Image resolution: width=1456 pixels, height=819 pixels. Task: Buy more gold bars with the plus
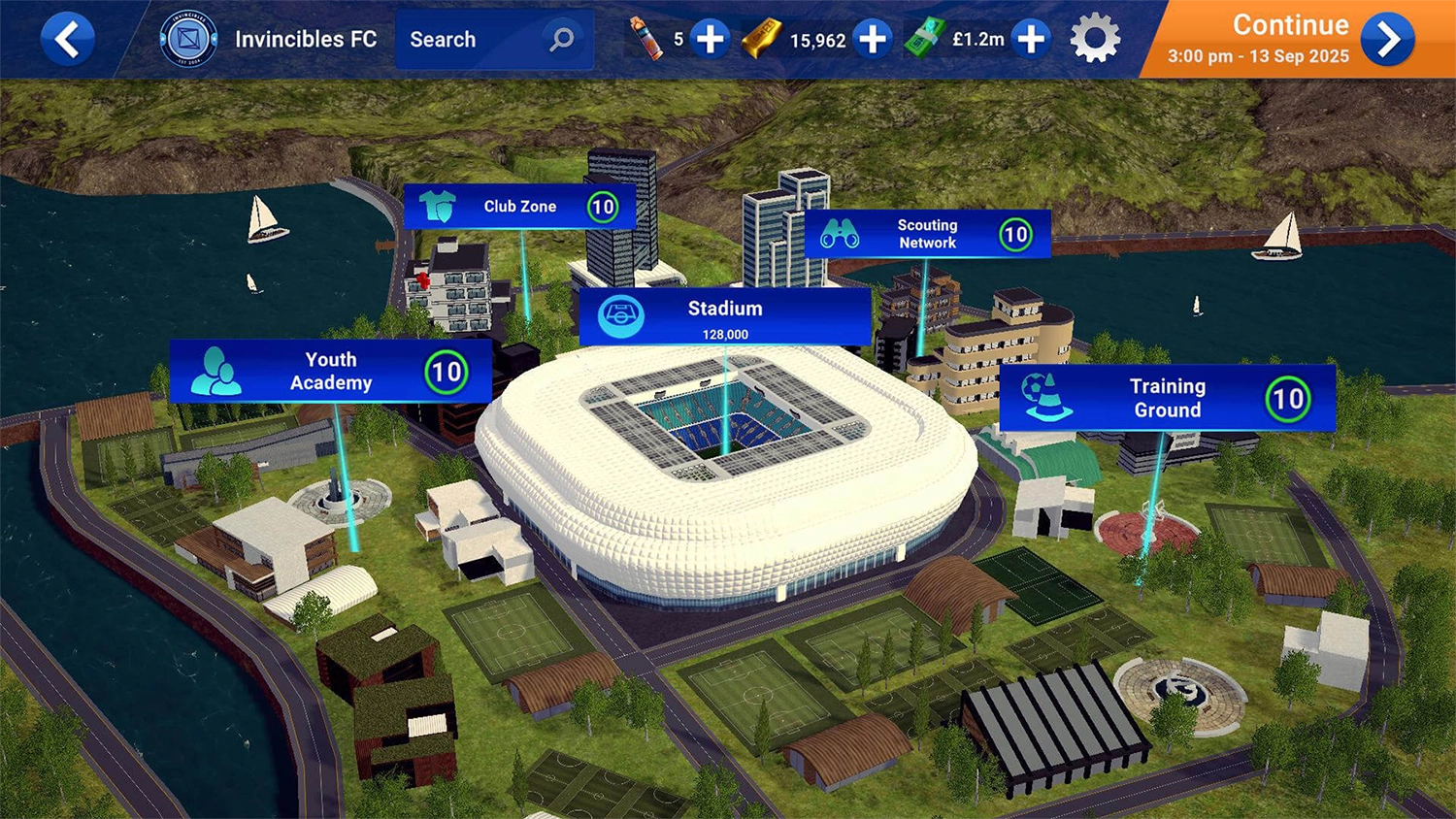[x=874, y=40]
